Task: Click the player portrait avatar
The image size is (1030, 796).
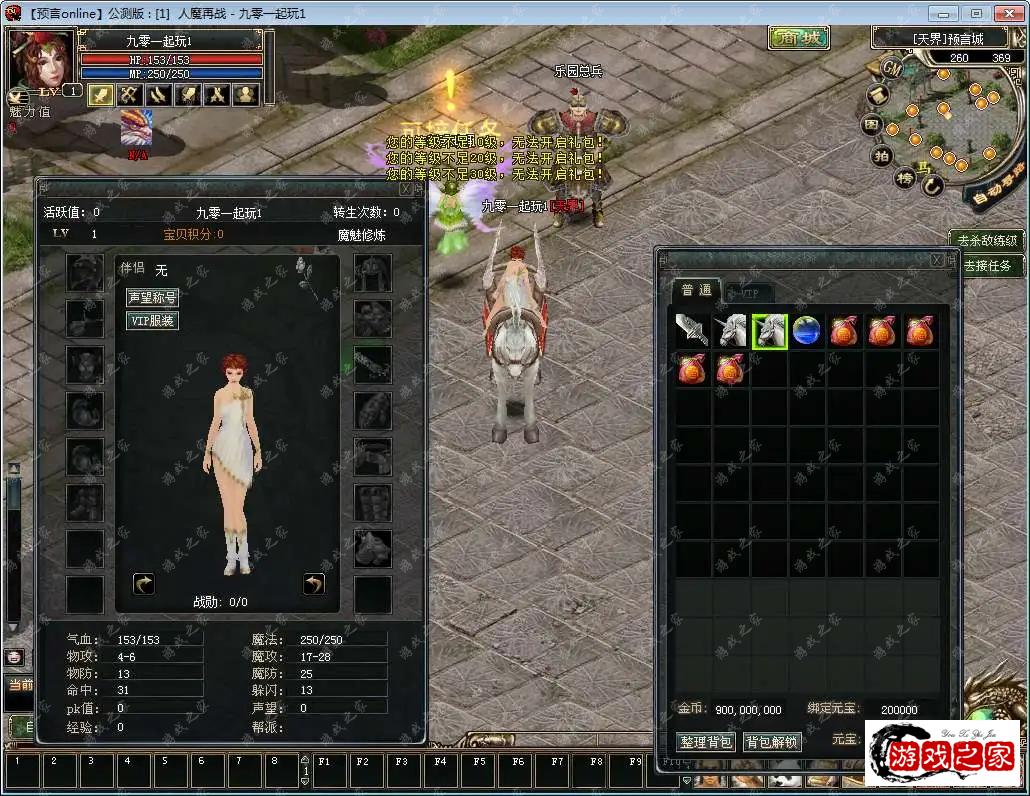Action: pos(40,60)
